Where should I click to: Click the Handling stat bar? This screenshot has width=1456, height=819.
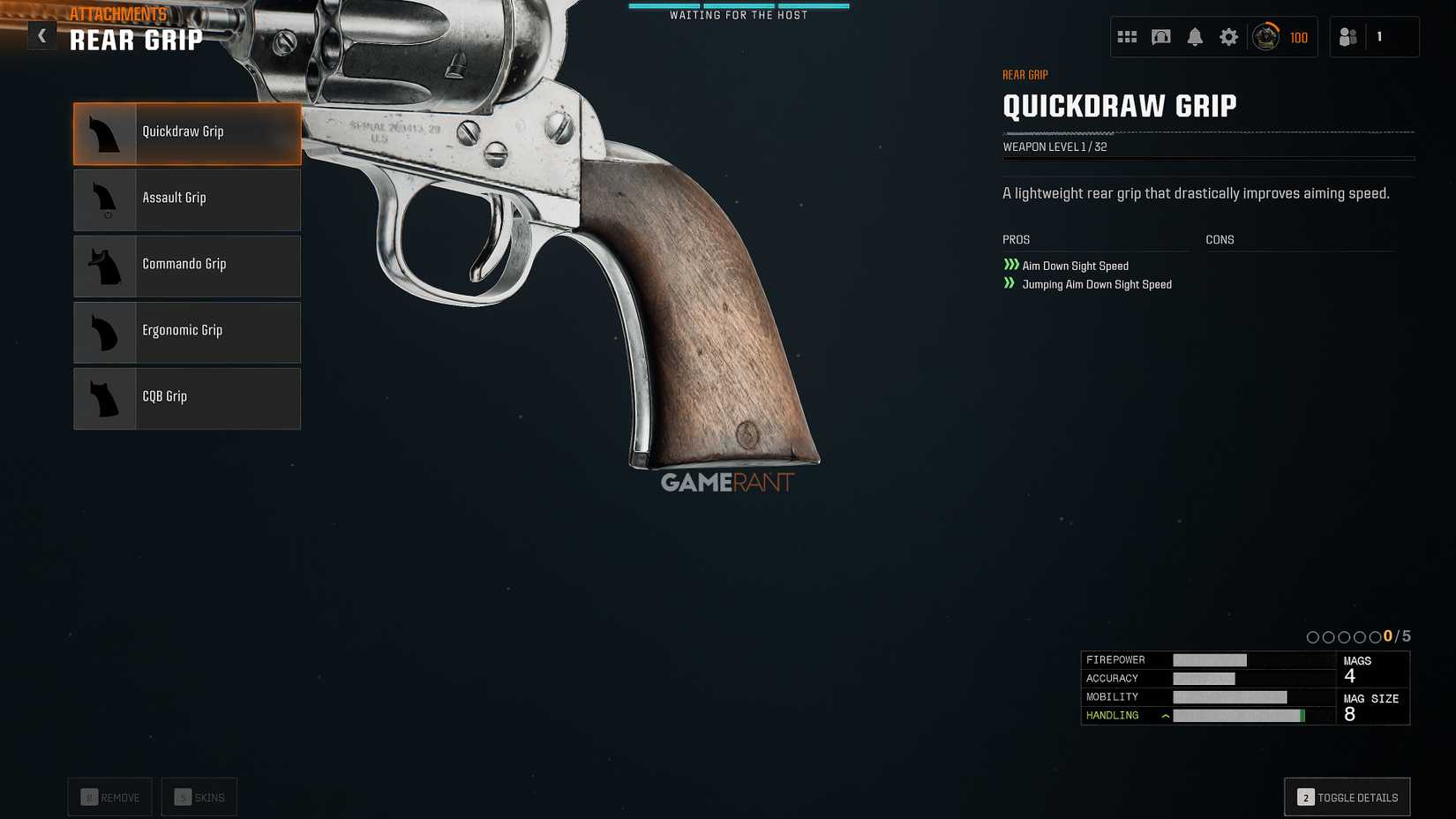[x=1240, y=716]
